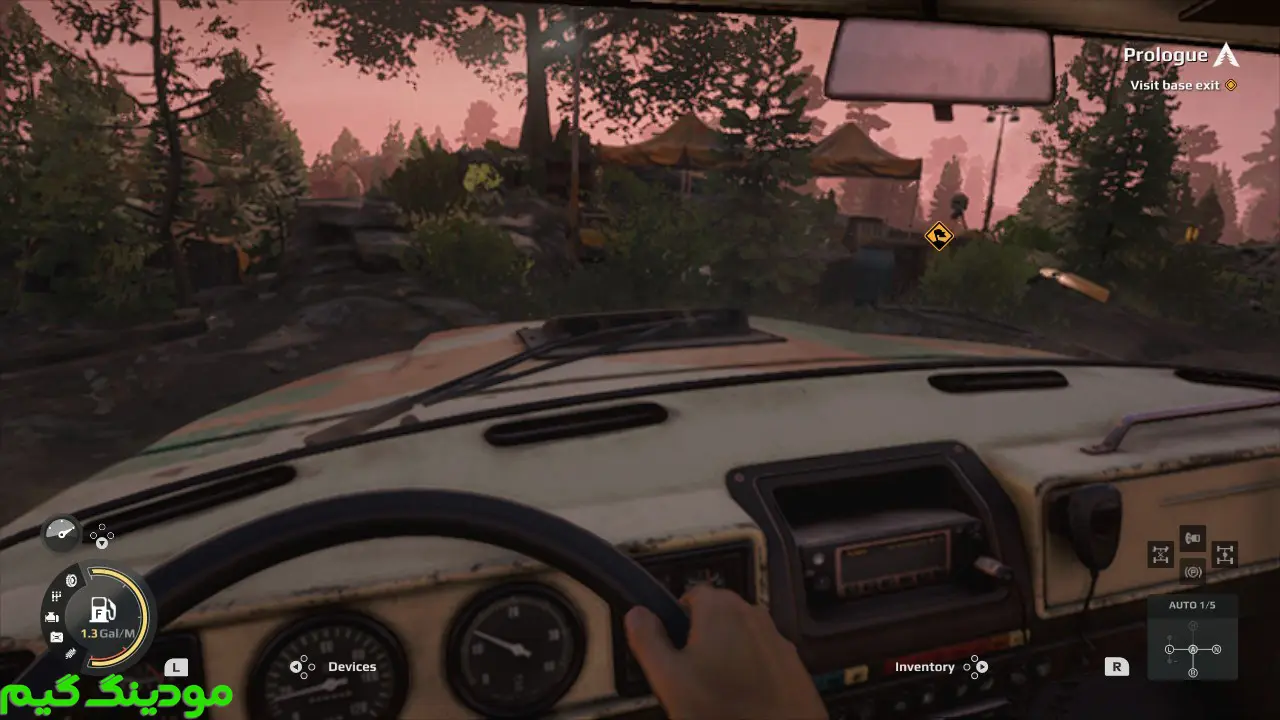Check the wheel damage status icon
Screen dimensions: 1280x720
point(71,580)
